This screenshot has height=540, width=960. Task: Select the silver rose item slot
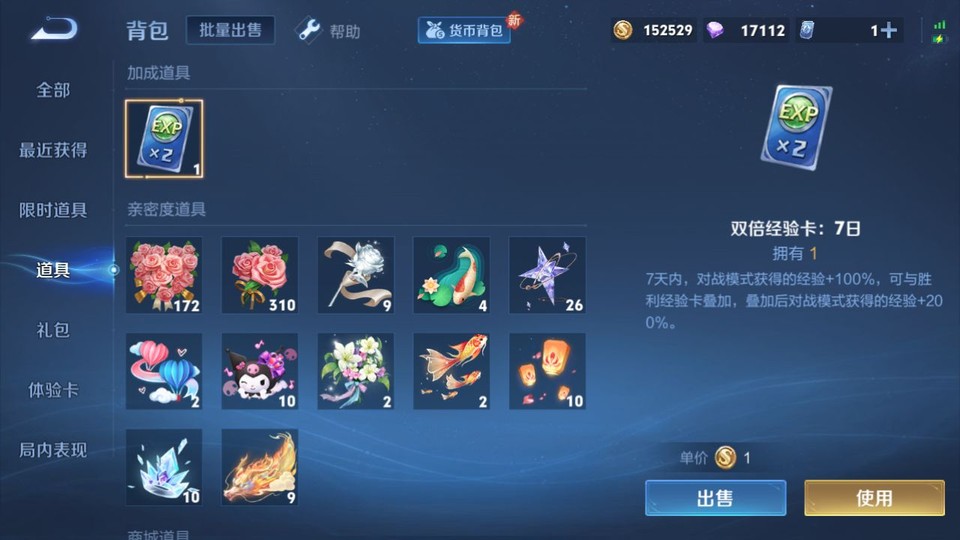[356, 275]
